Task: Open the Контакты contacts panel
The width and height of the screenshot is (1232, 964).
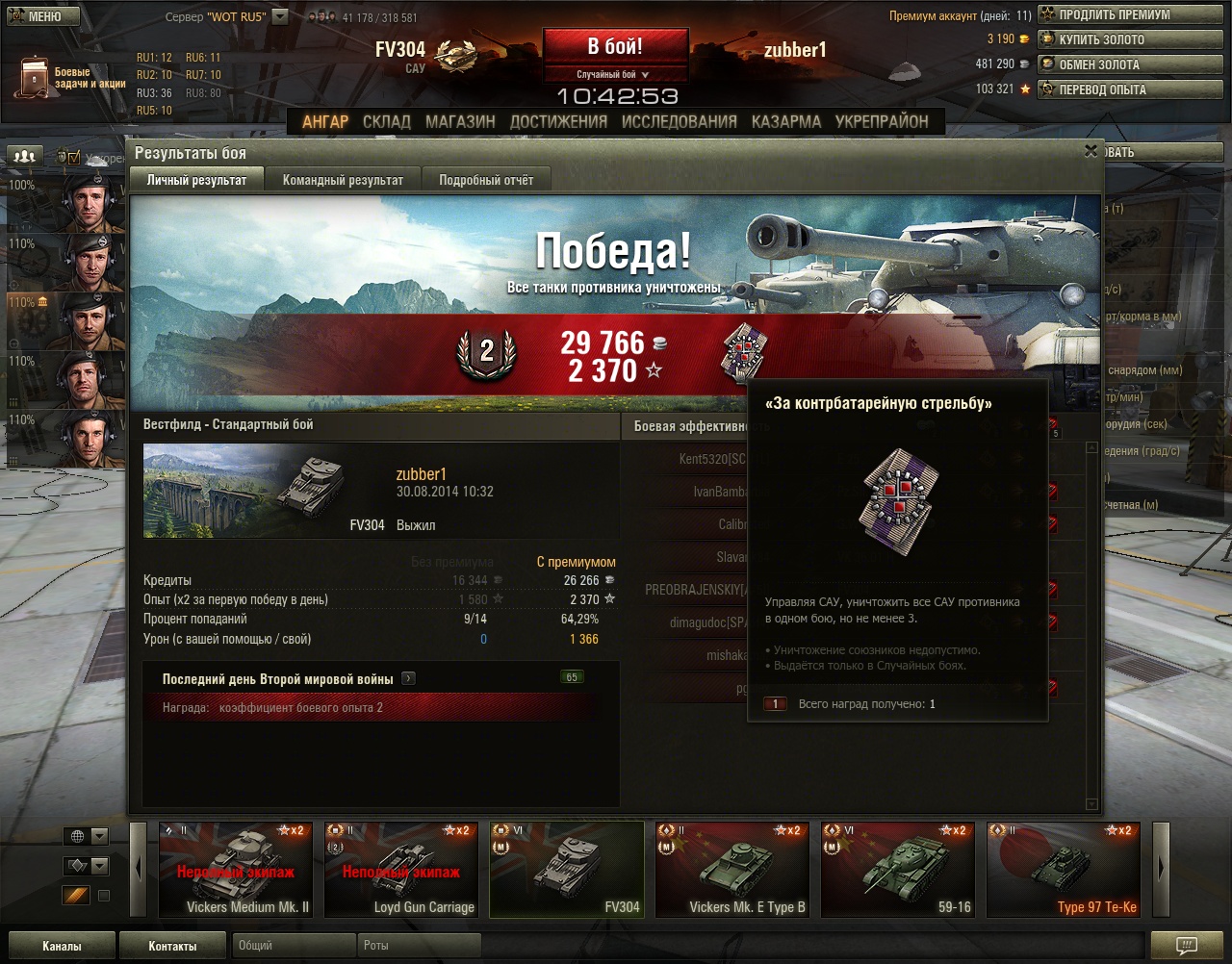Action: pos(172,946)
